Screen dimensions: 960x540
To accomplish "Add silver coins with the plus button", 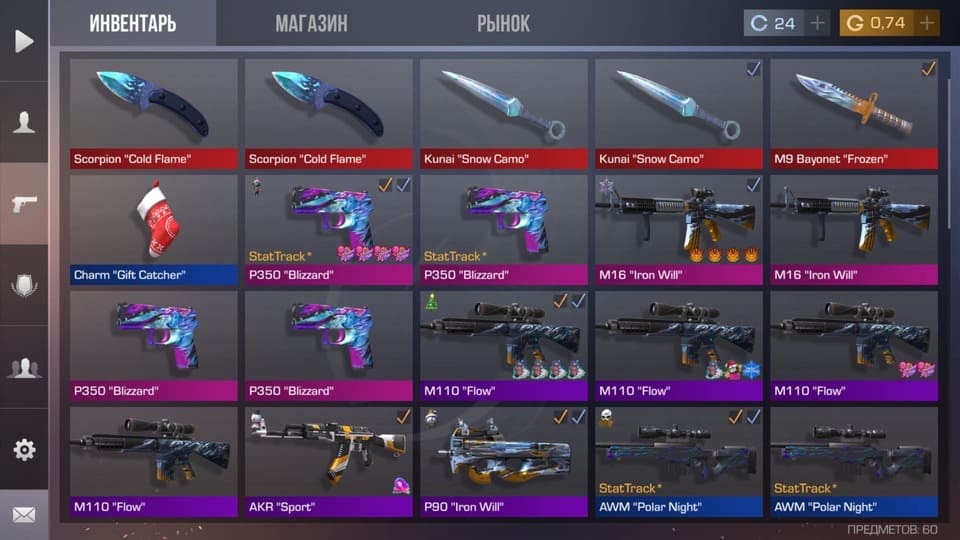I will pos(818,23).
